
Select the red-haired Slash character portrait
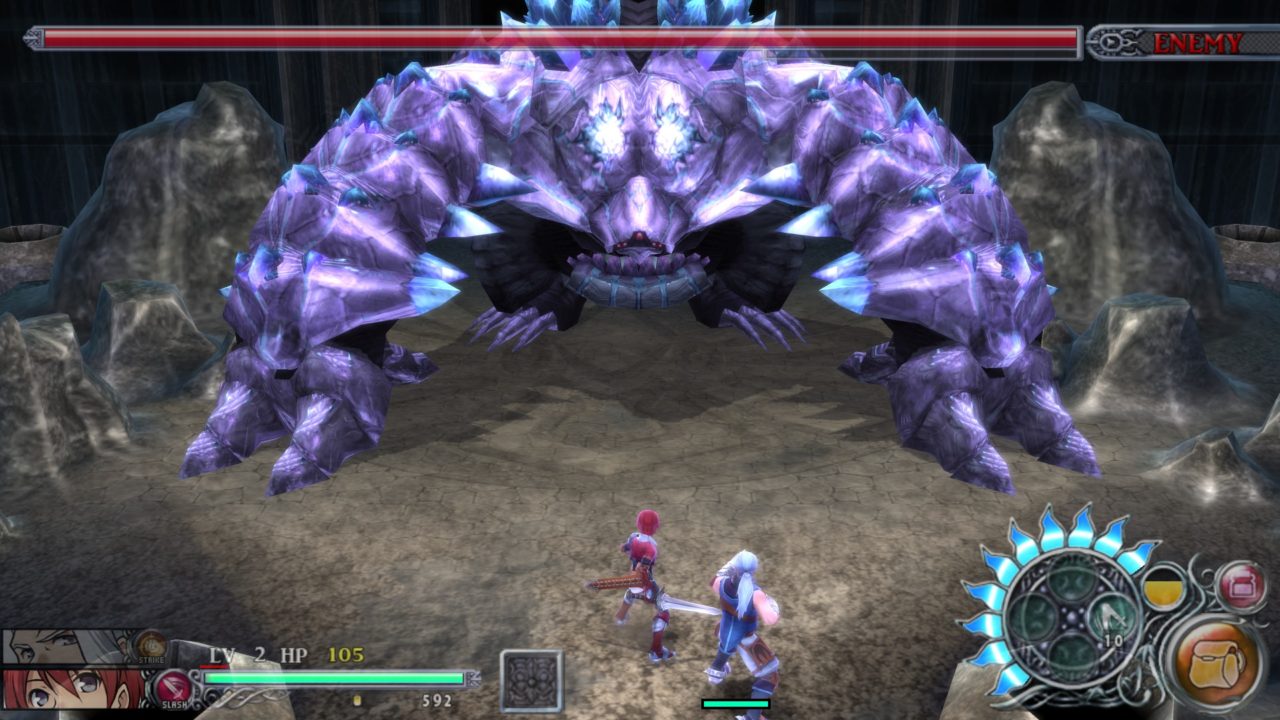pos(70,690)
